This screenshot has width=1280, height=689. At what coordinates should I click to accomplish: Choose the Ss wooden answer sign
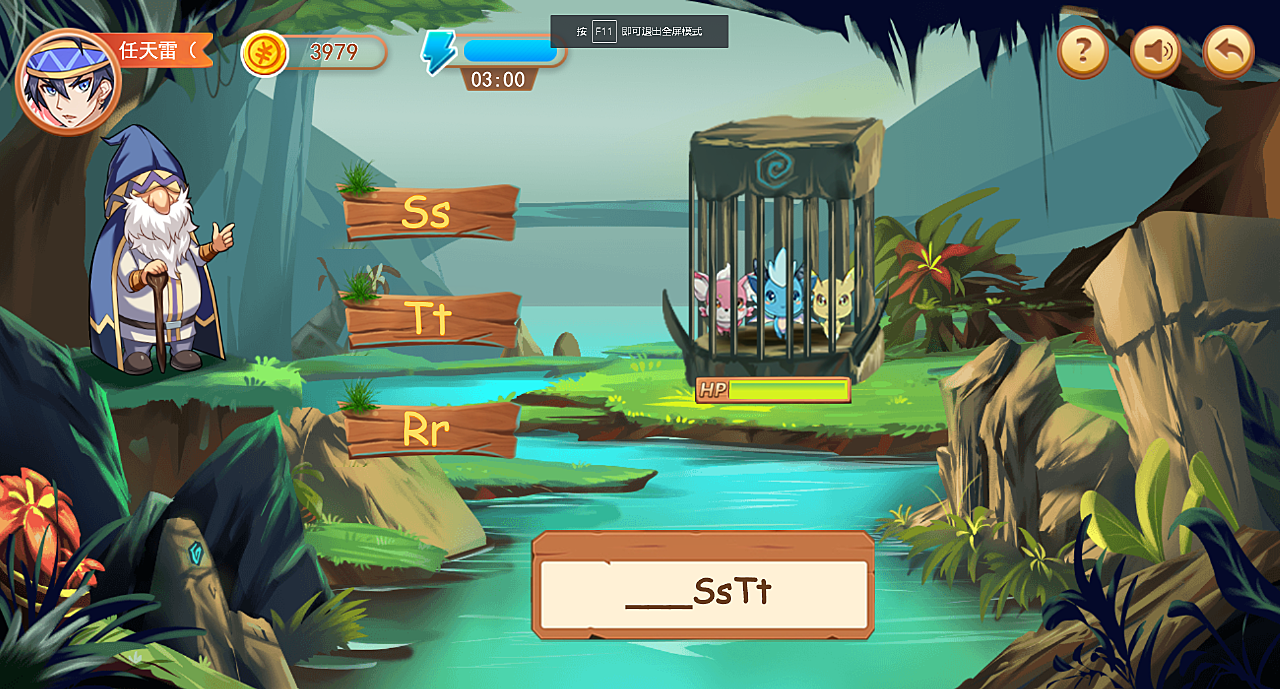coord(431,213)
